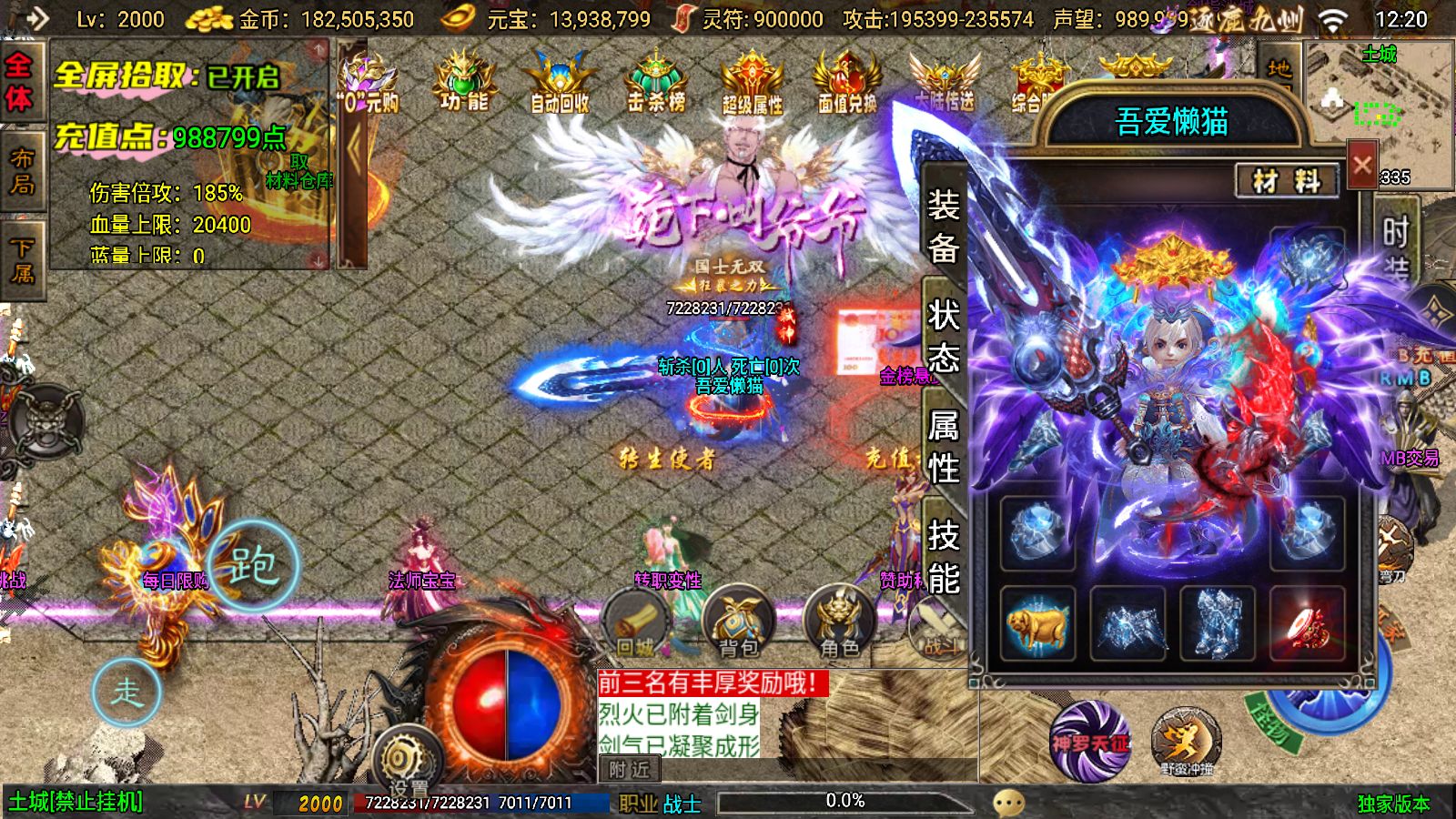Open the 设置 settings gear
The height and width of the screenshot is (819, 1456).
coord(407,761)
